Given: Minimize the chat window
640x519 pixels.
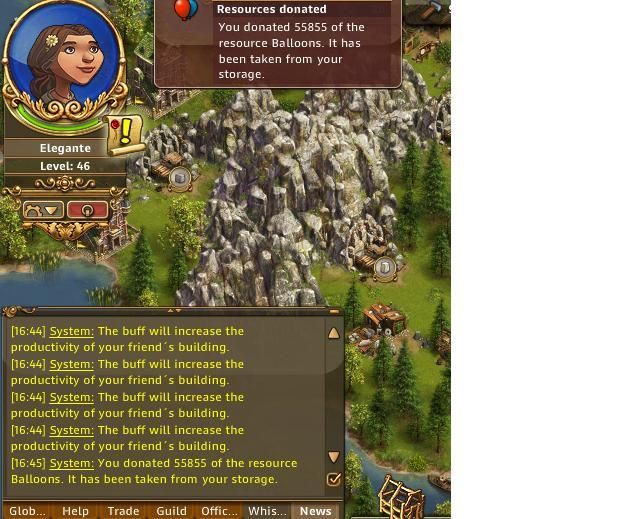Looking at the screenshot, I should [x=334, y=312].
